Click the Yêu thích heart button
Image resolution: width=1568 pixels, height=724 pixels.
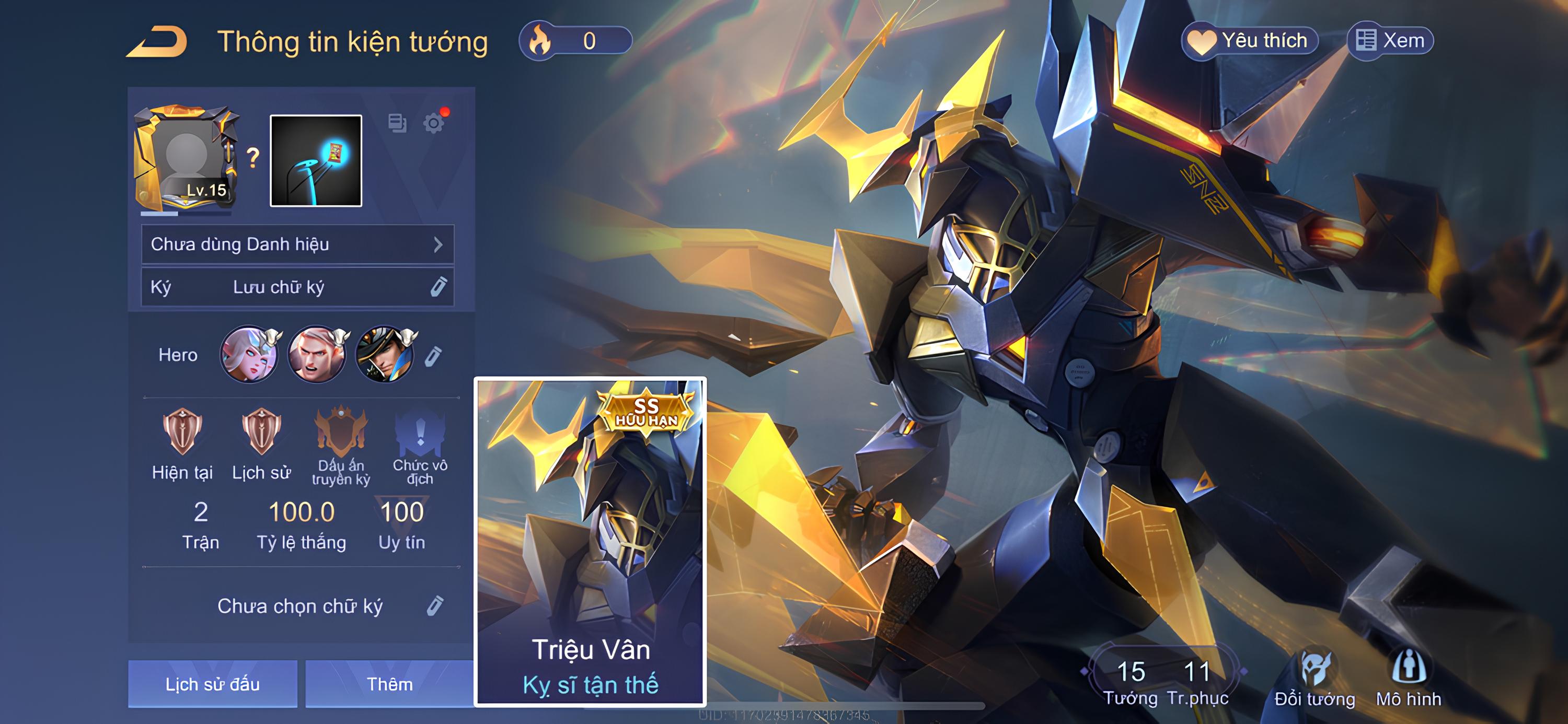(1249, 41)
